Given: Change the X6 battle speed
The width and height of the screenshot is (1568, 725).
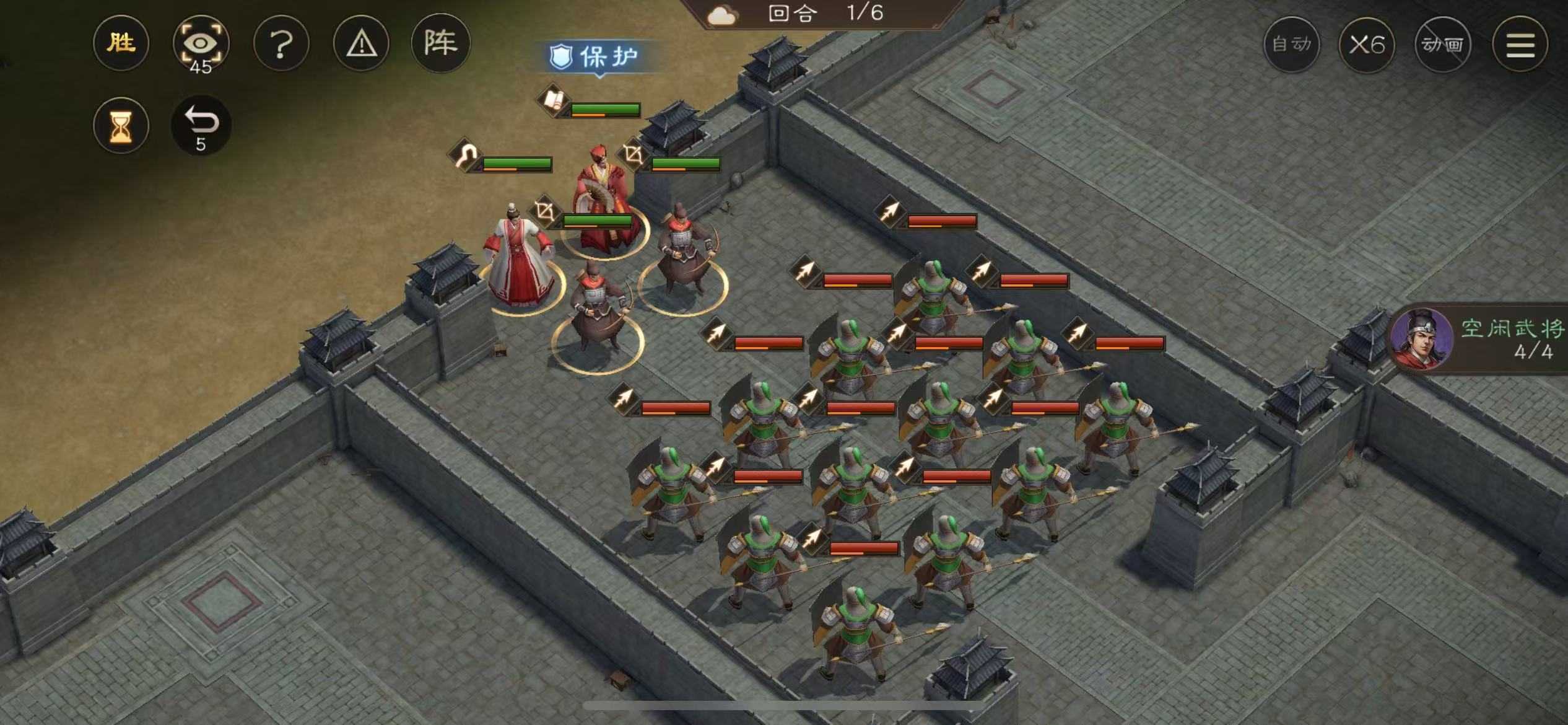Looking at the screenshot, I should (1367, 44).
